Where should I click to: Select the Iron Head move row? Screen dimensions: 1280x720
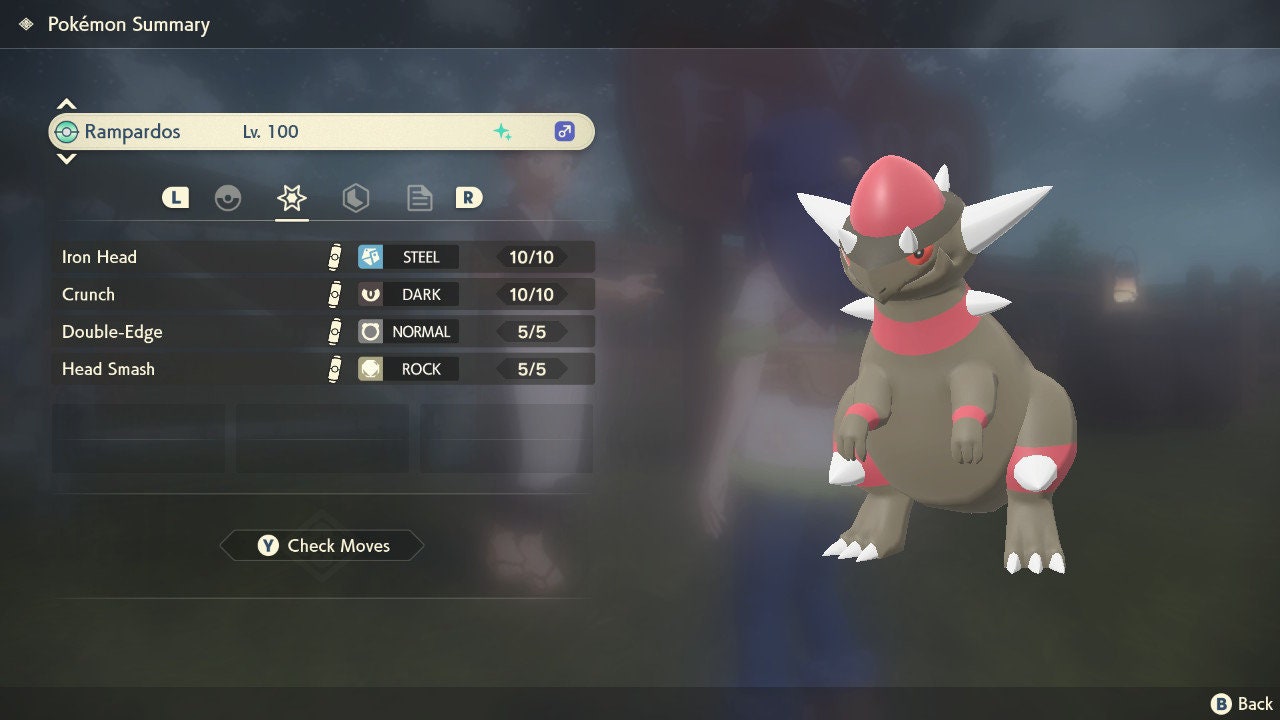click(322, 257)
